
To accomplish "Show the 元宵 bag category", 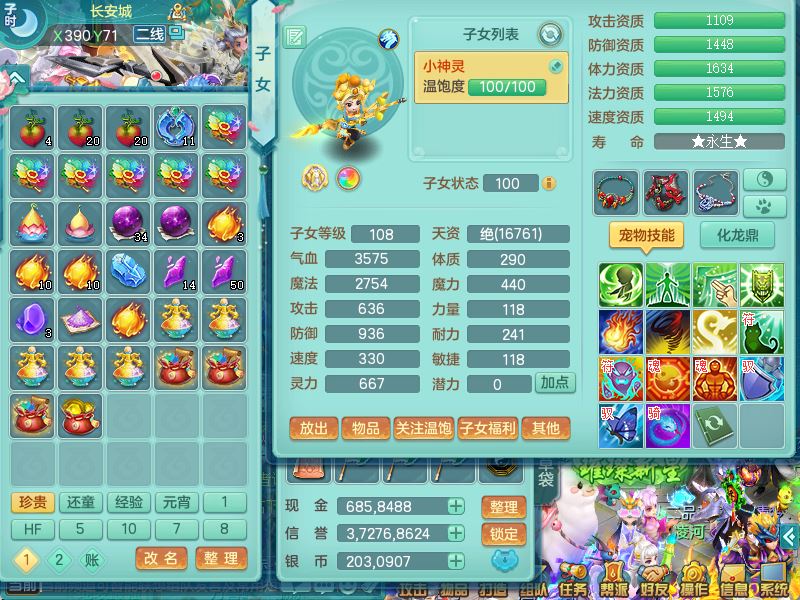I will 177,502.
